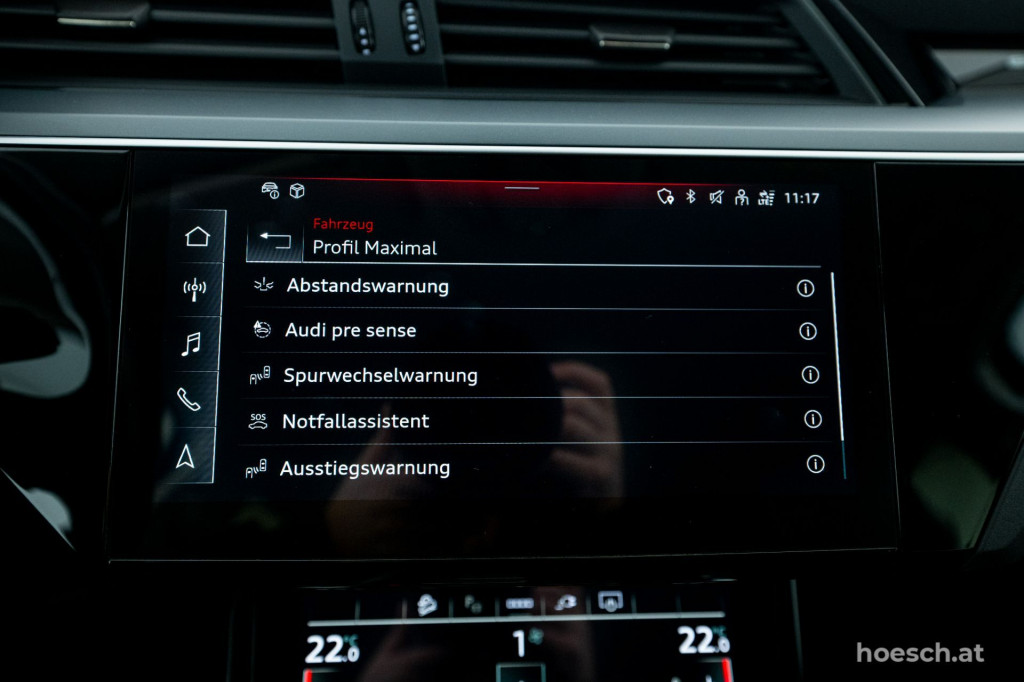Show info for Ausstiegswarnung
The width and height of the screenshot is (1024, 682).
pos(815,464)
